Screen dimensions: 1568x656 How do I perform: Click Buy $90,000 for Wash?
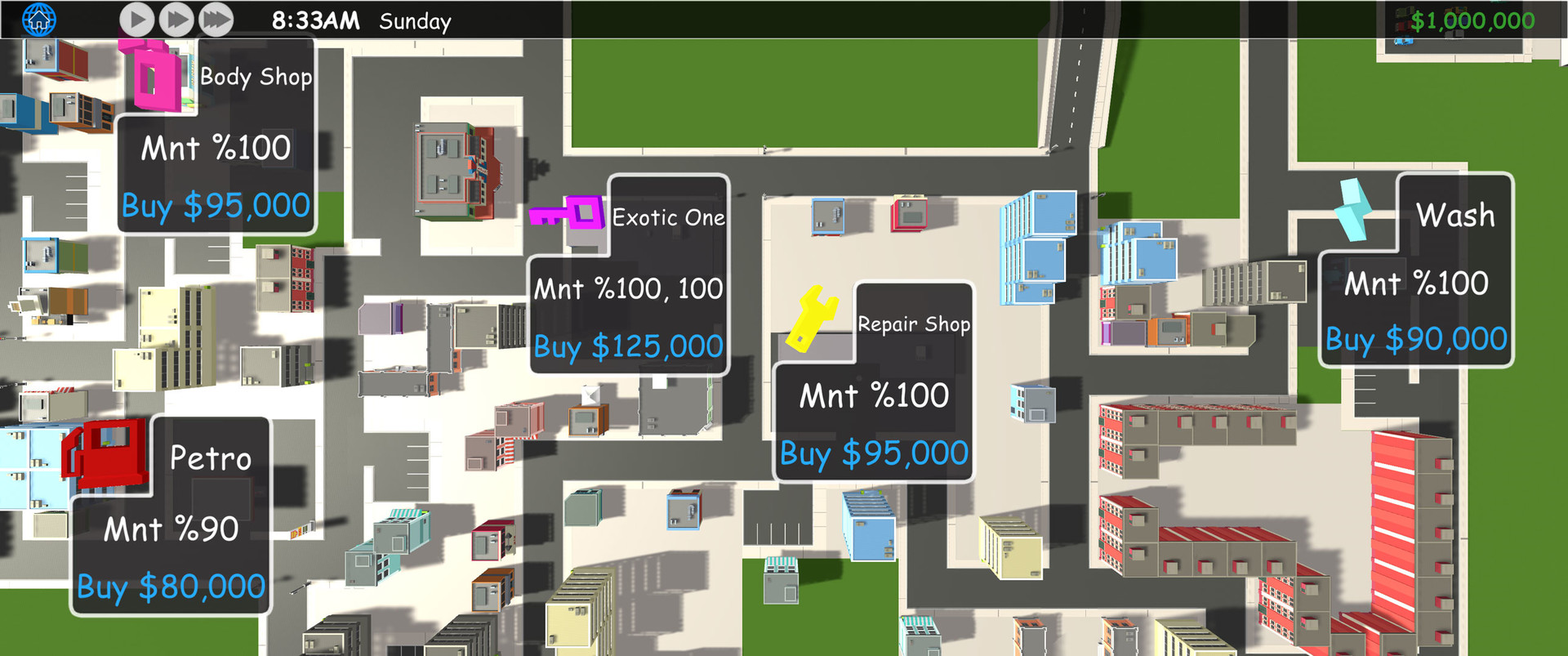(1417, 337)
